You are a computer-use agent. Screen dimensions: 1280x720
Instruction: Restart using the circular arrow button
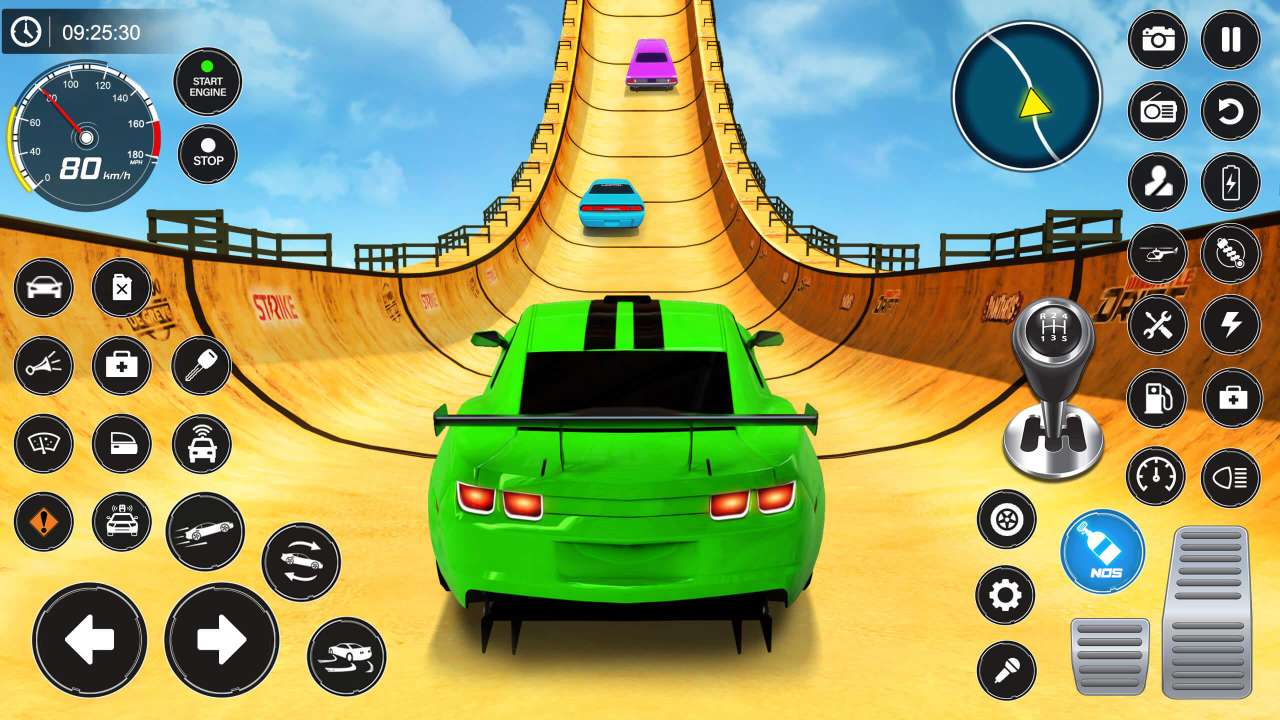pyautogui.click(x=1231, y=111)
